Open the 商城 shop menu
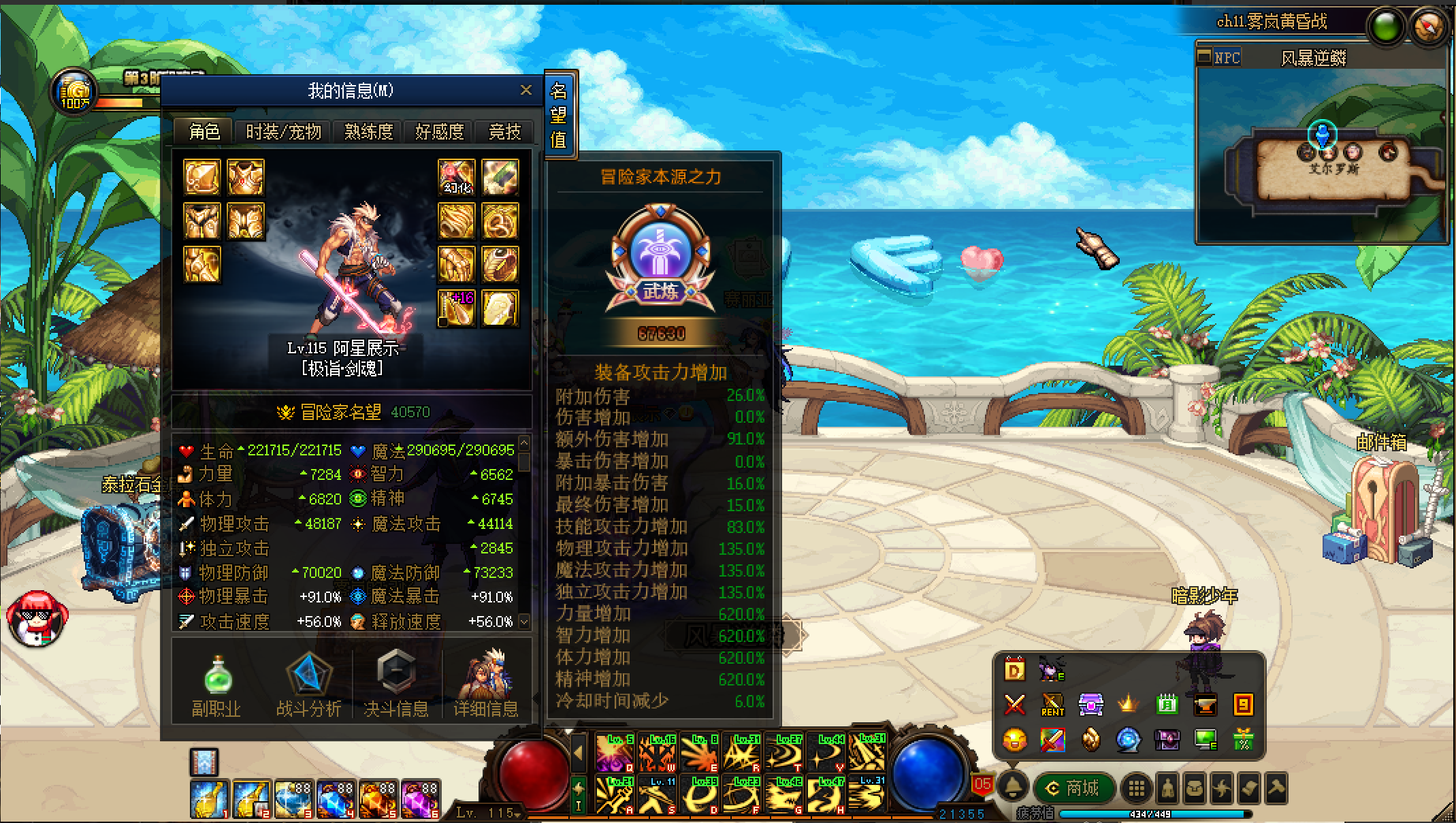 tap(1075, 788)
